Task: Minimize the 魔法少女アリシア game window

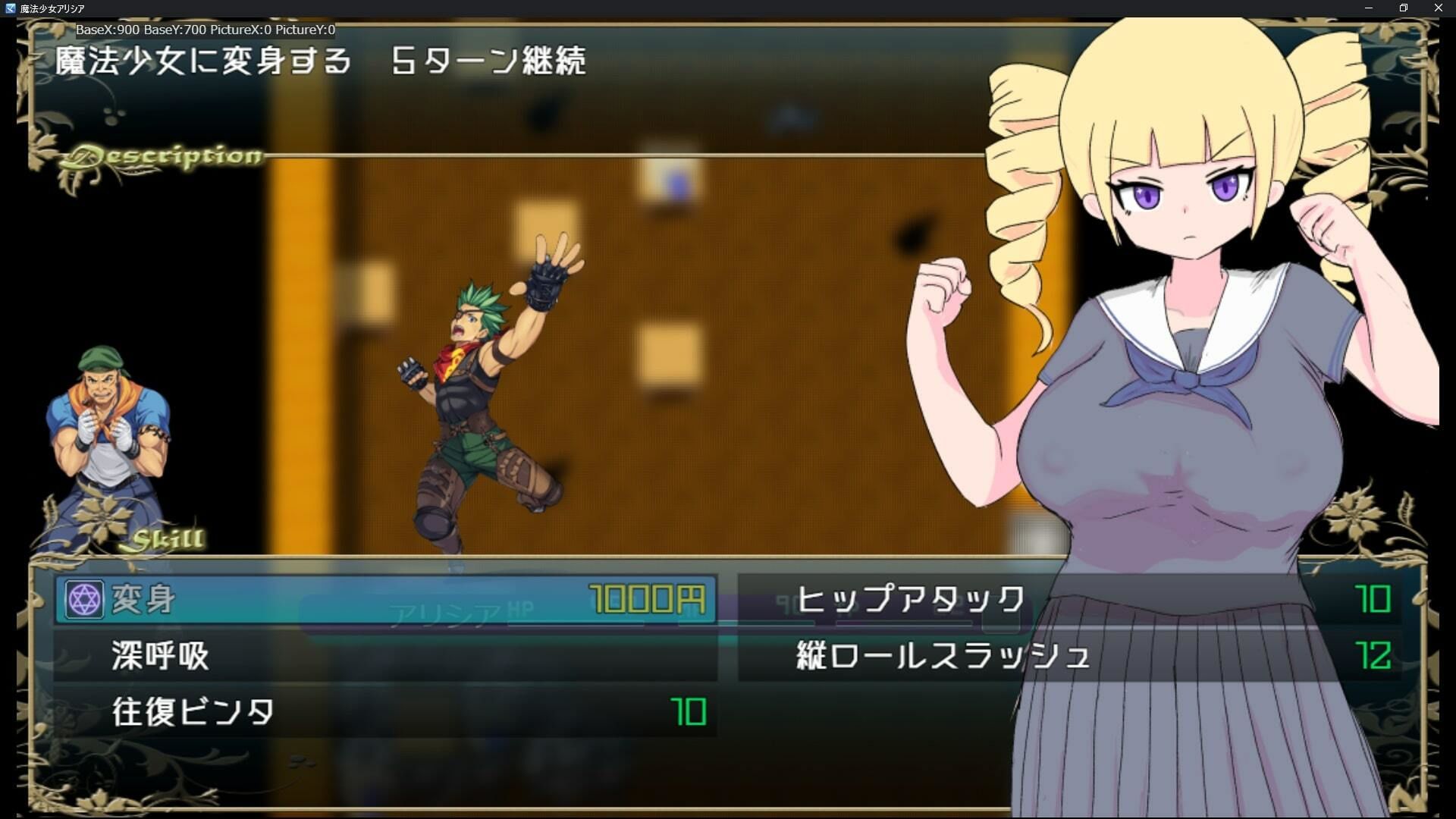Action: tap(1370, 8)
